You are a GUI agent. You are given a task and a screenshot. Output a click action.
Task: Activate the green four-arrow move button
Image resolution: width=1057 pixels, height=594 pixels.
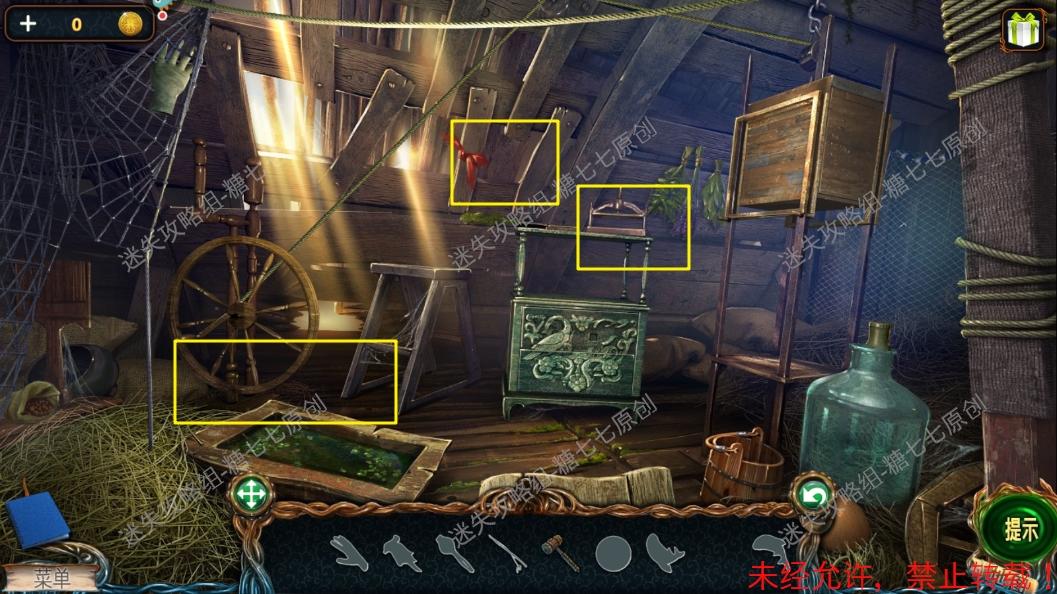coord(250,494)
